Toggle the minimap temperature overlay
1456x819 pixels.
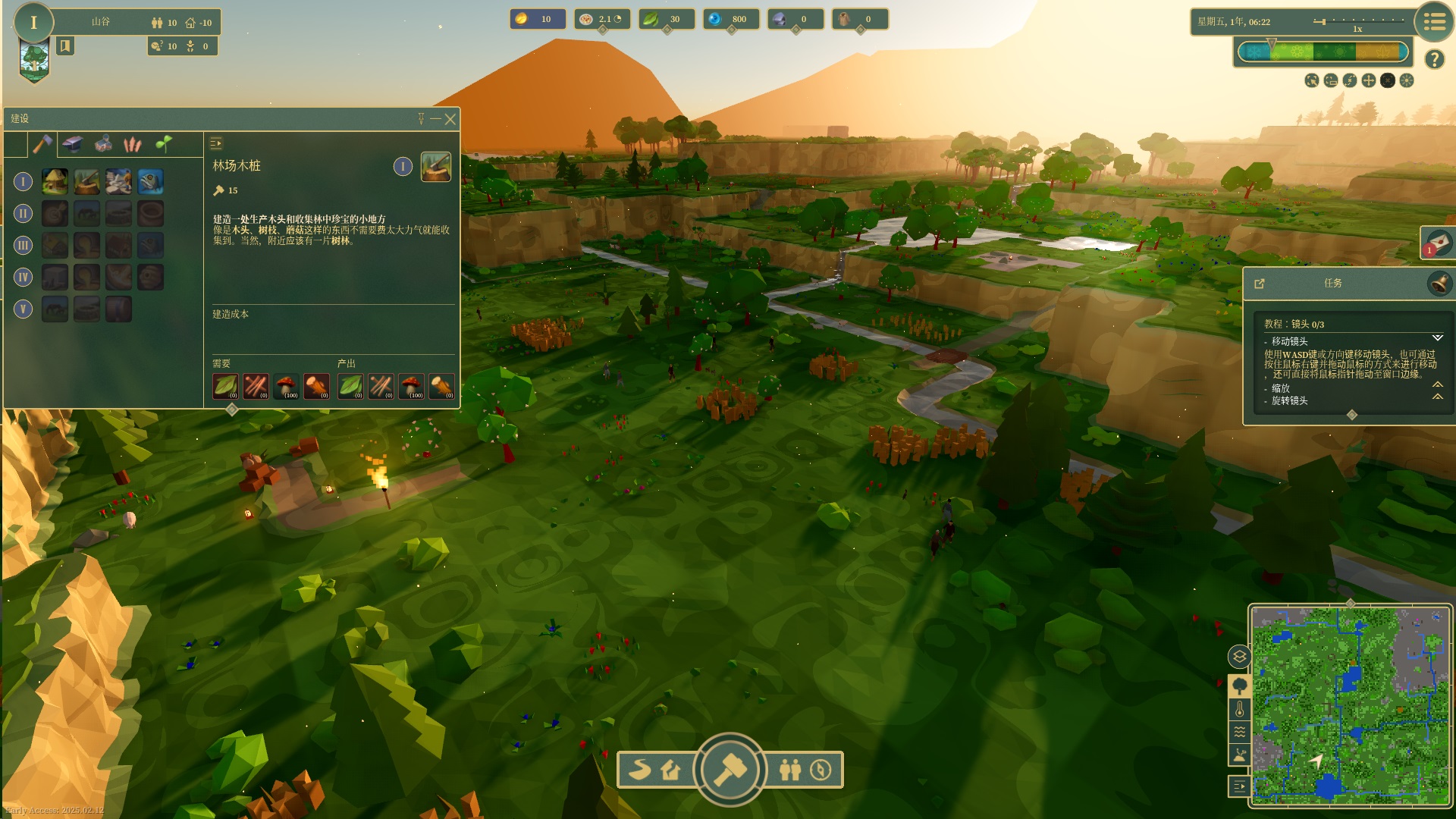1240,710
